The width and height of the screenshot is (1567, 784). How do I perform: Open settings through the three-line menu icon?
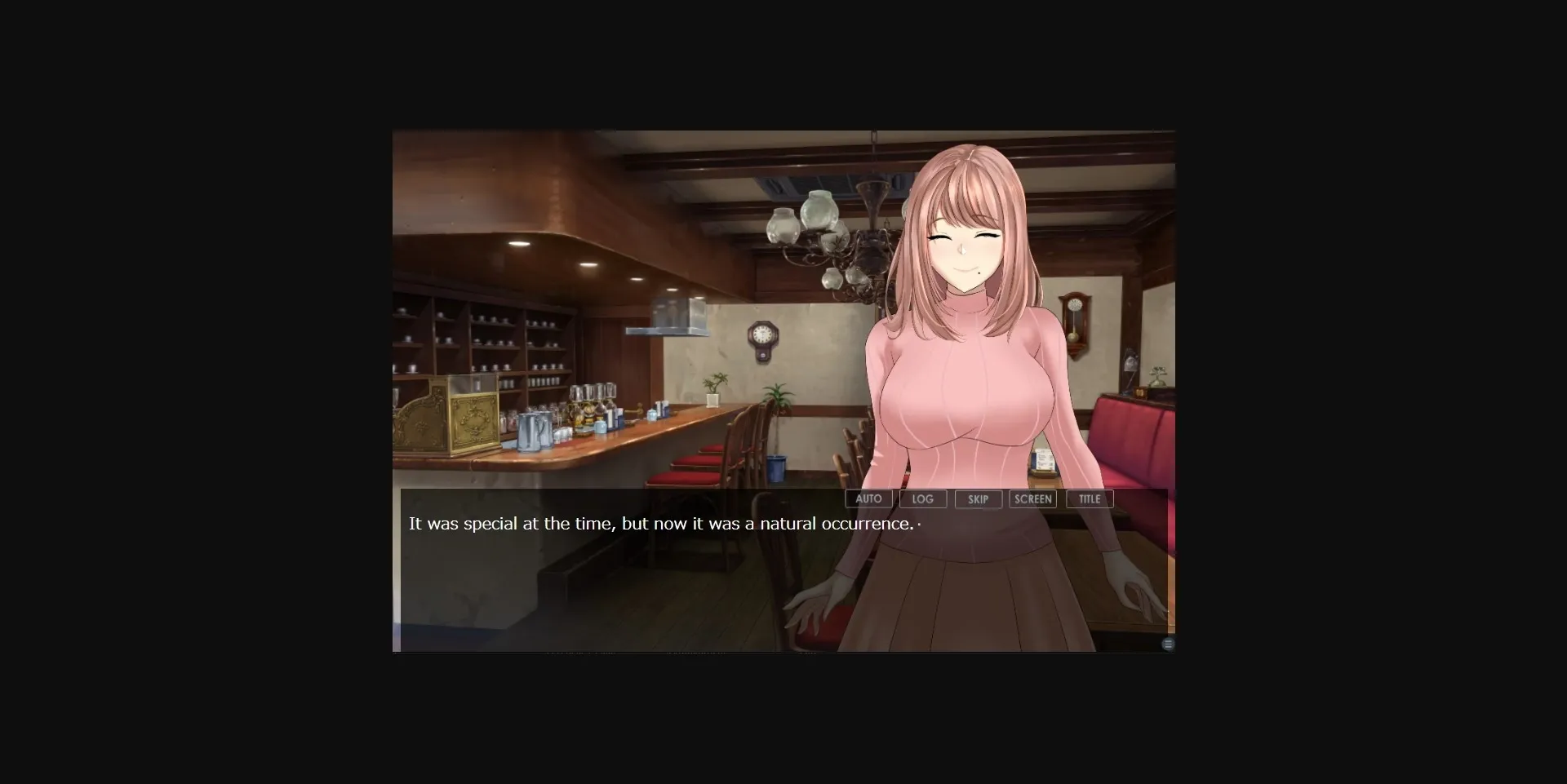click(1169, 644)
